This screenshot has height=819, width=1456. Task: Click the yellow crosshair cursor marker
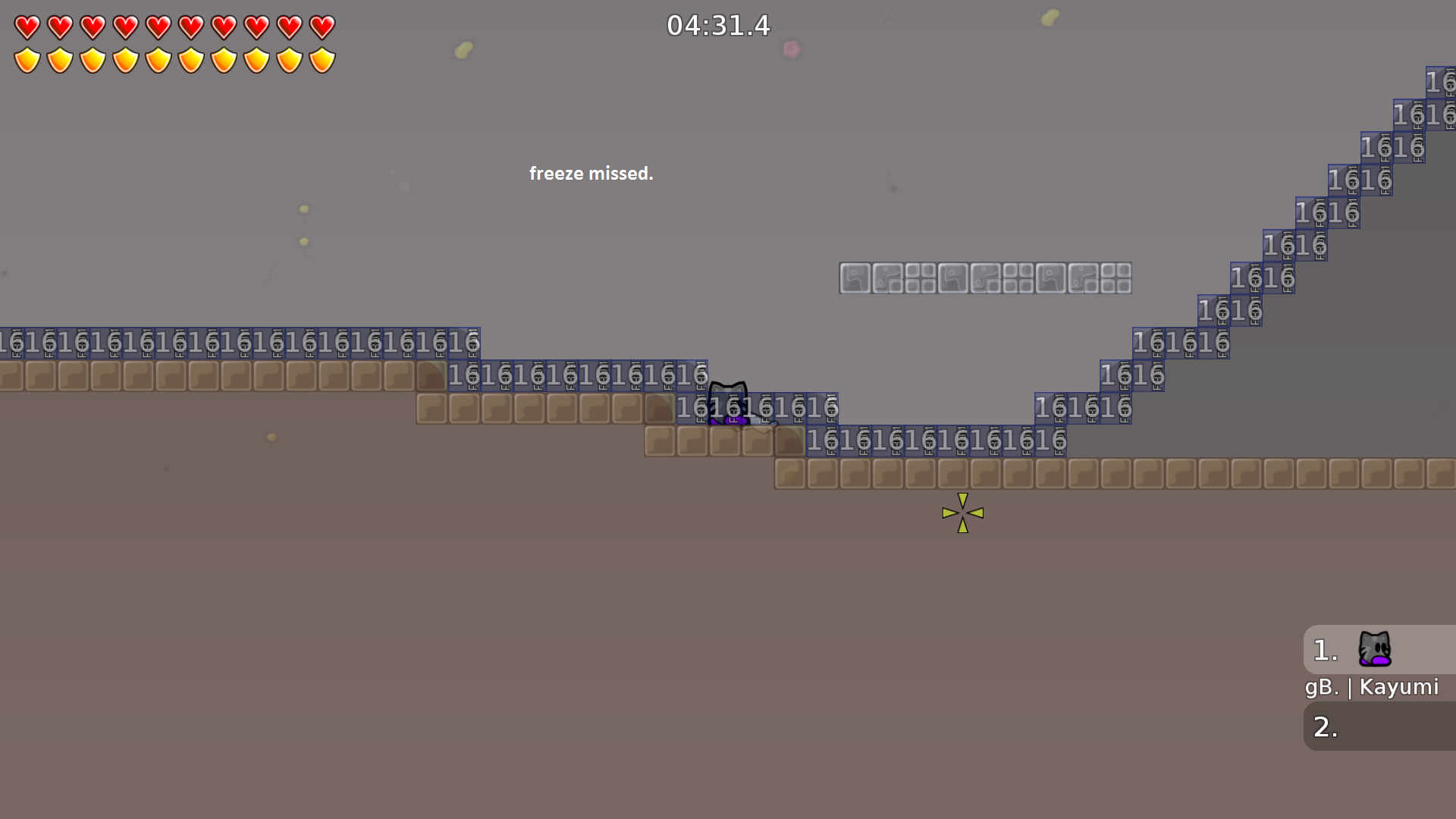pos(962,513)
